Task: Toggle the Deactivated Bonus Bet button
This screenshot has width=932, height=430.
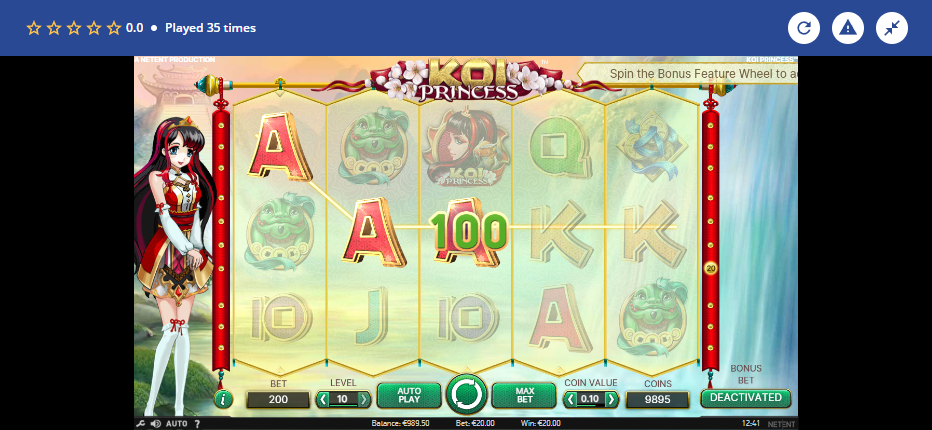Action: point(745,397)
